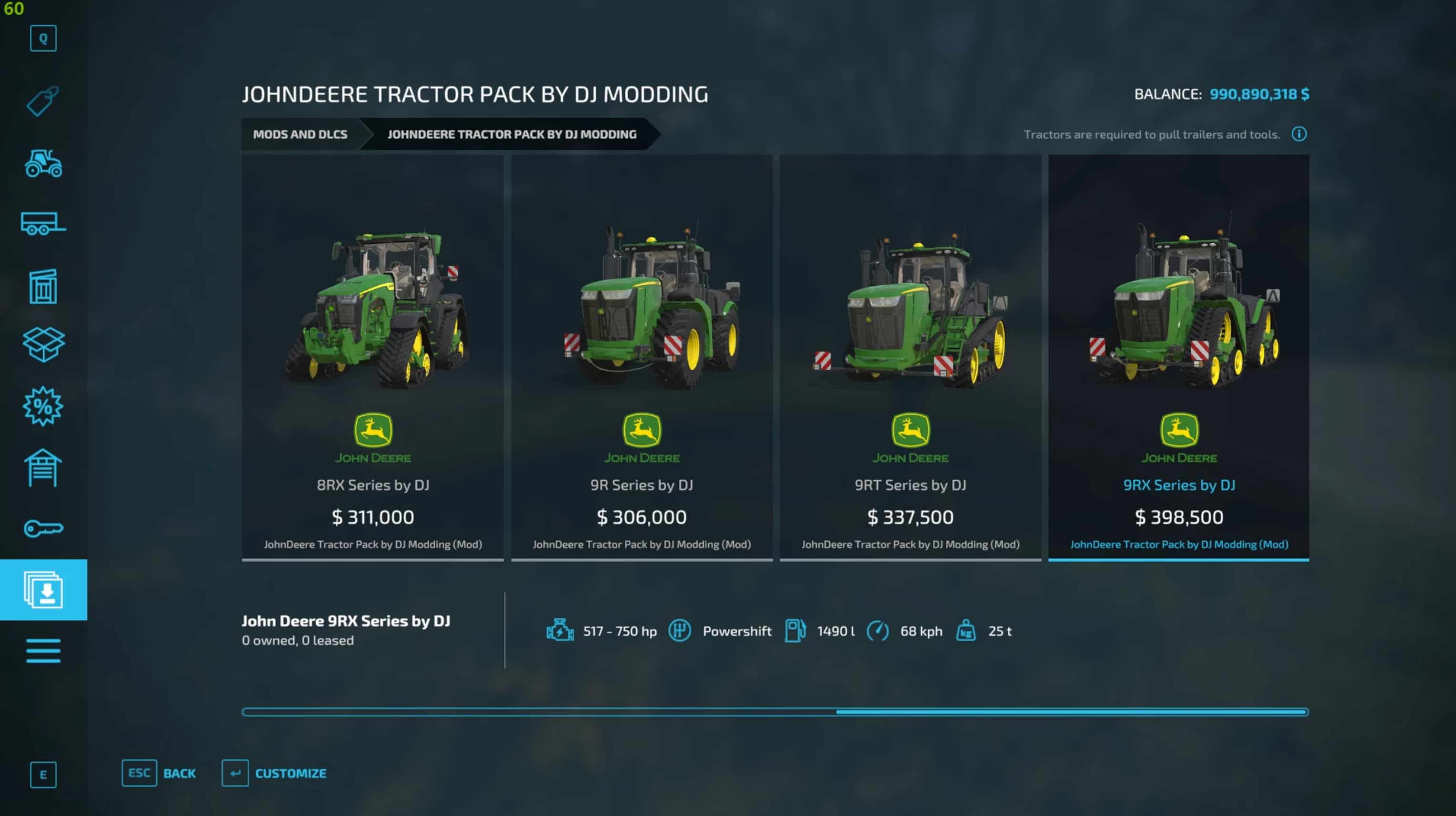This screenshot has width=1456, height=816.
Task: Open the three-line list menu icon
Action: click(x=43, y=650)
